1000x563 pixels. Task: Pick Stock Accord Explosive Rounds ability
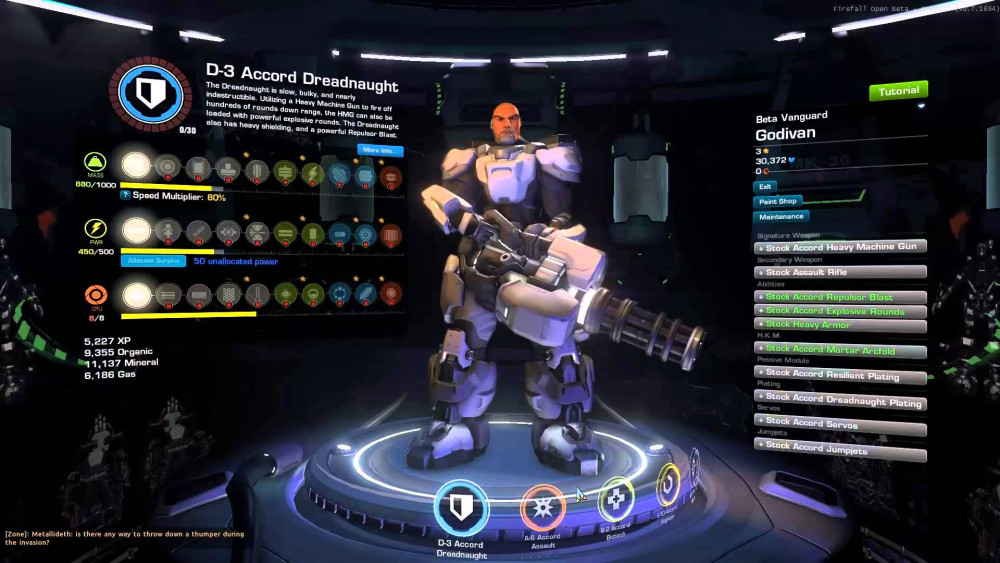click(840, 311)
